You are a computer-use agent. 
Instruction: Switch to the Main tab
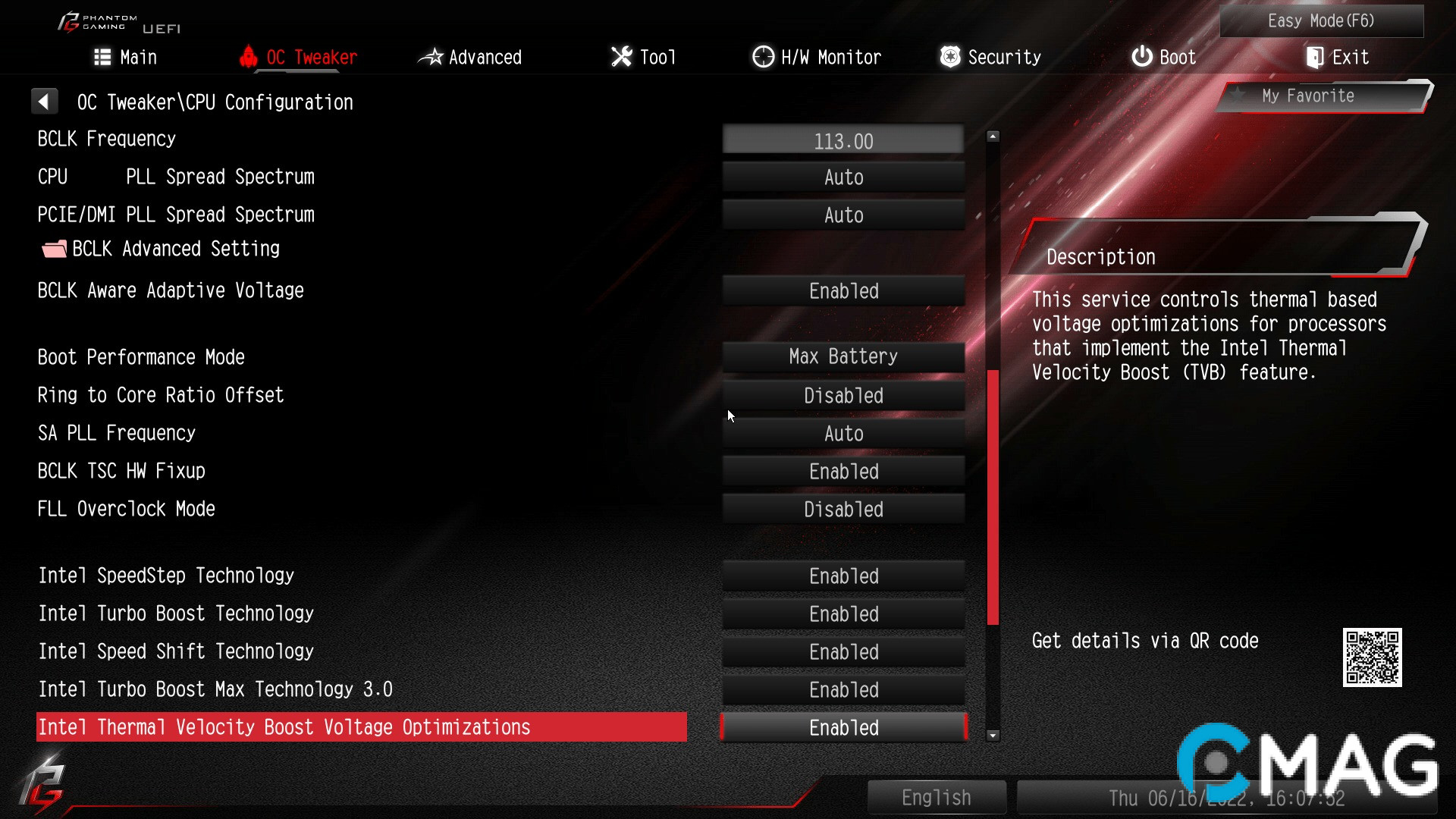click(x=125, y=56)
